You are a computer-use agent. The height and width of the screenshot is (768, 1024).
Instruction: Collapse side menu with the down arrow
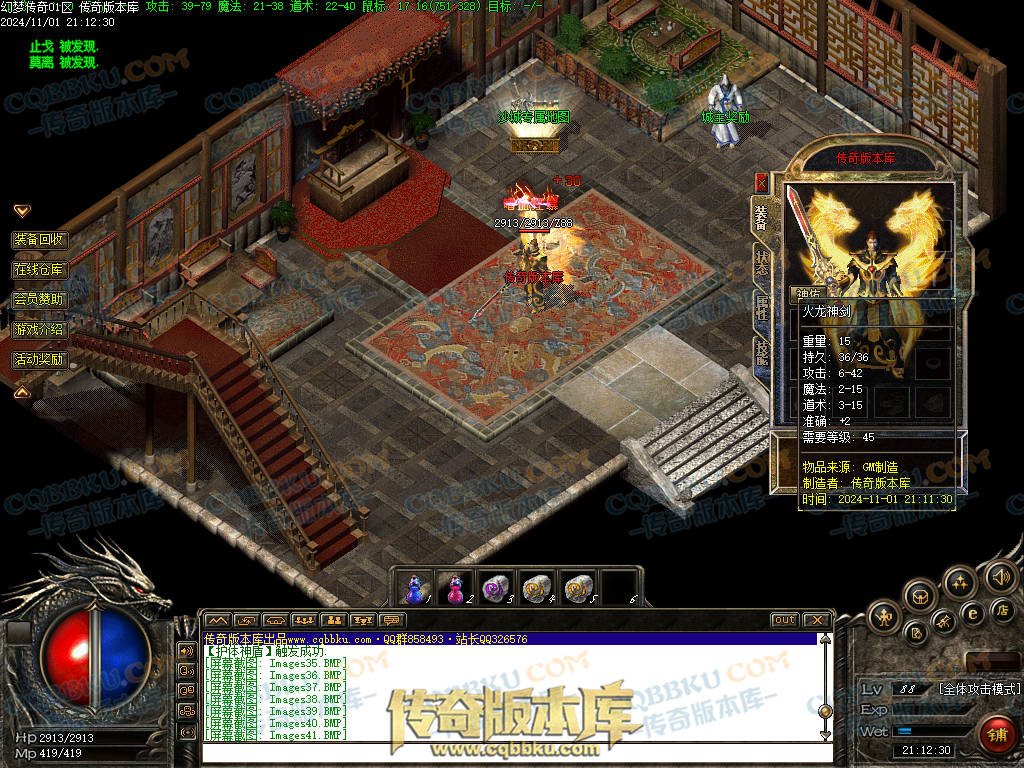(21, 211)
